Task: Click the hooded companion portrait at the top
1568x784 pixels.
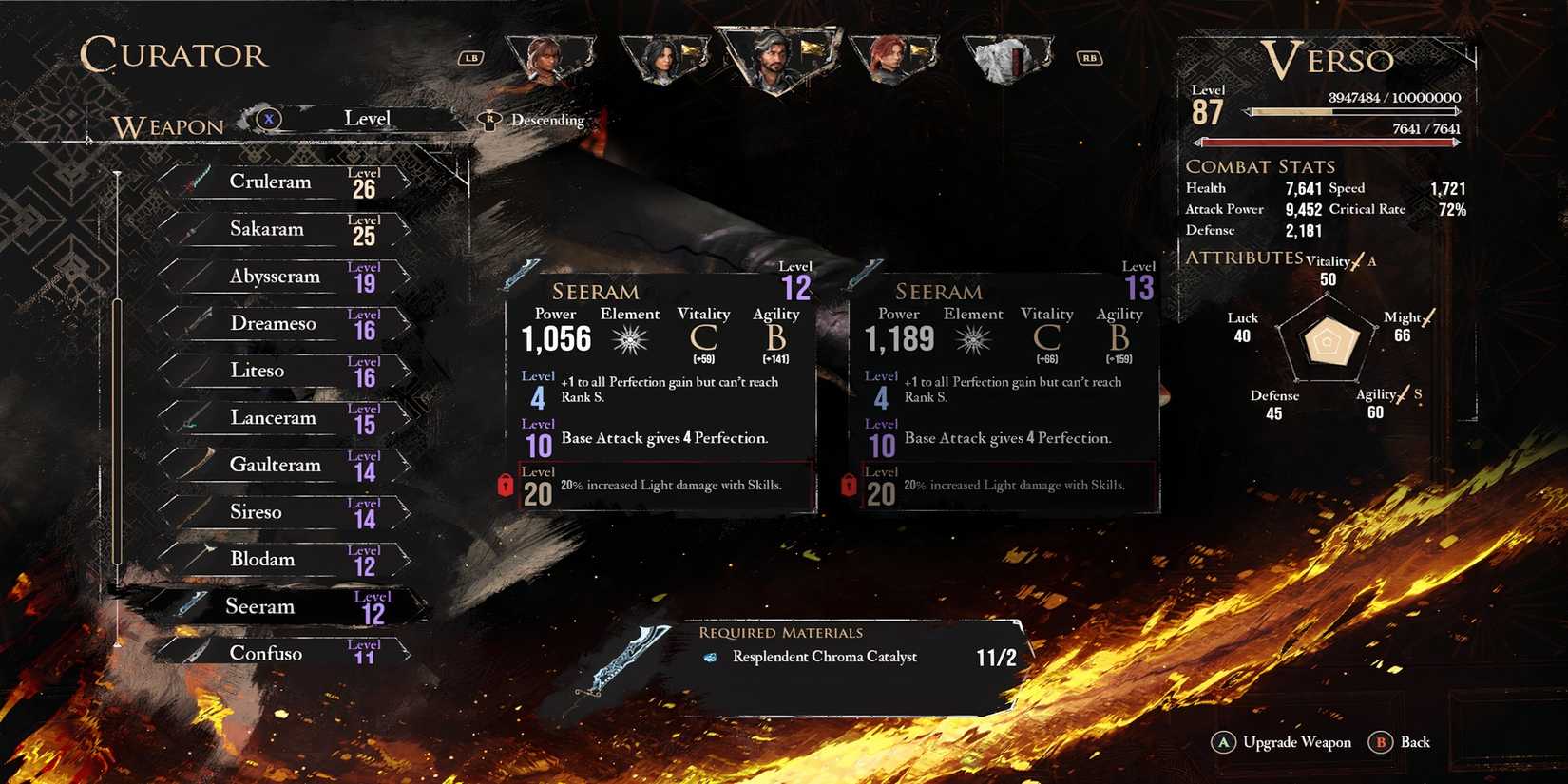Action: point(1006,59)
